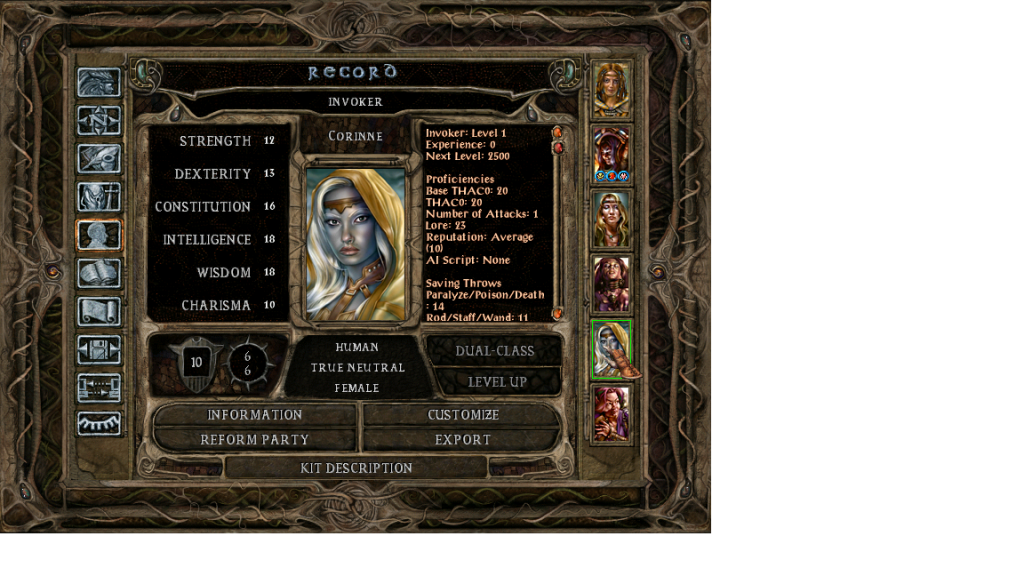
Task: Open the compass map icon in sidebar
Action: (99, 121)
